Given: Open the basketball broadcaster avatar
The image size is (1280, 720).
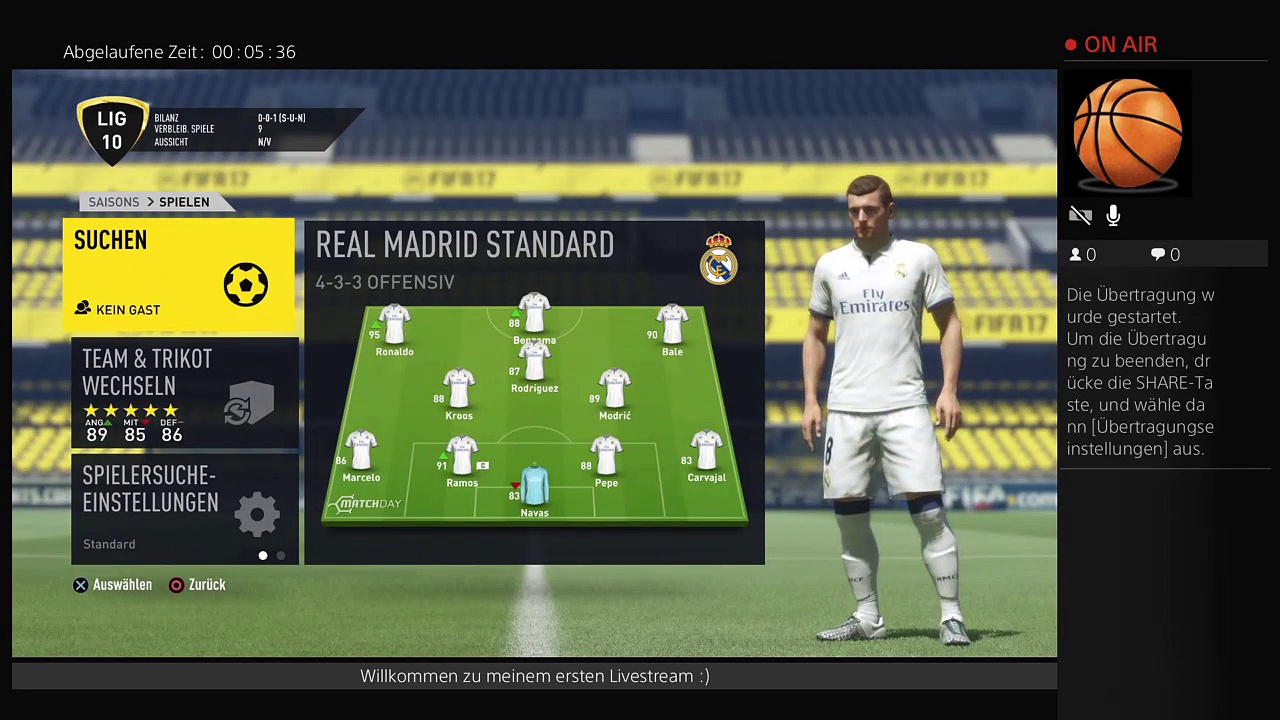Looking at the screenshot, I should pyautogui.click(x=1127, y=133).
